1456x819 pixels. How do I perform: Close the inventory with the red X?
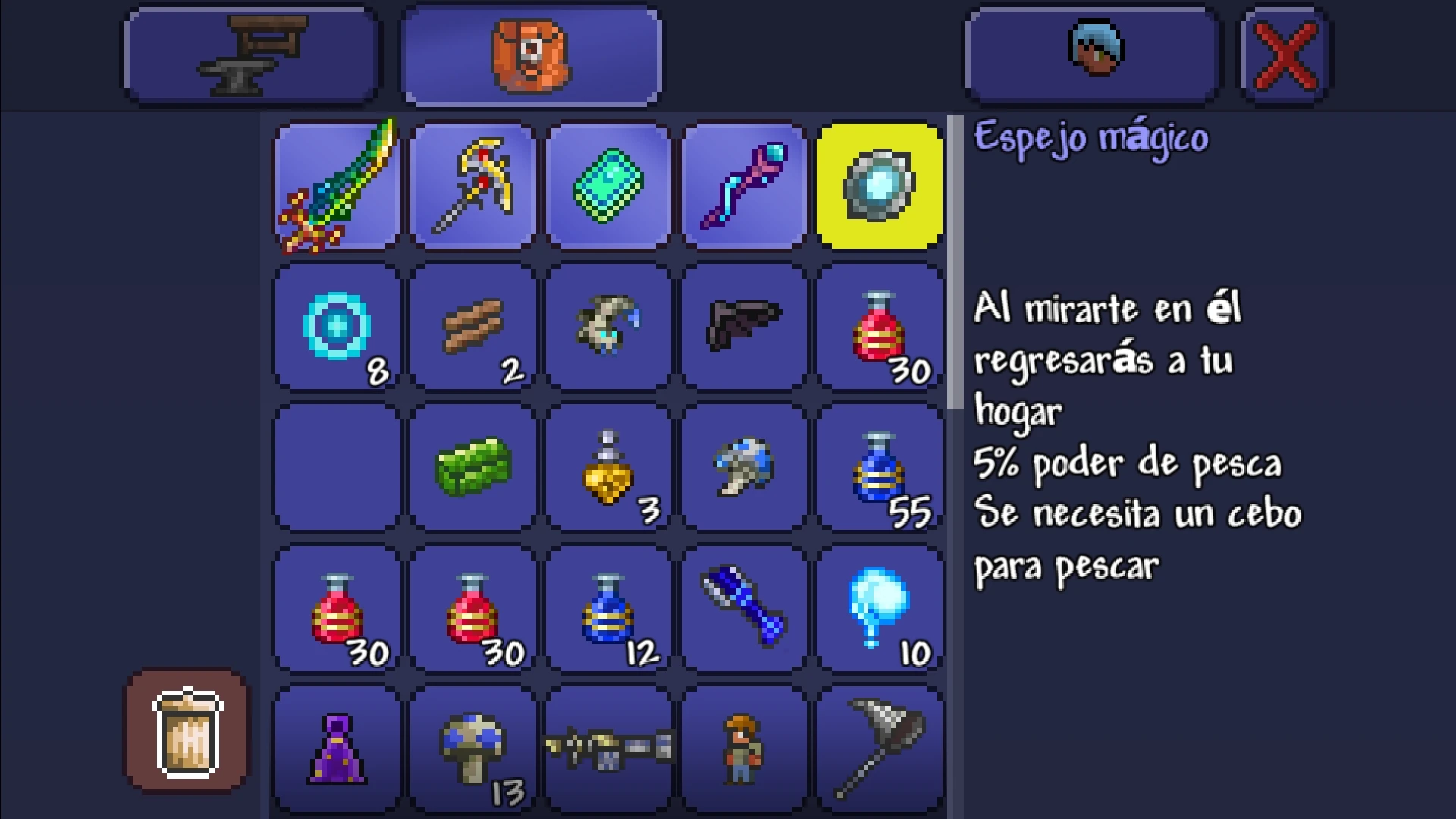(1283, 53)
